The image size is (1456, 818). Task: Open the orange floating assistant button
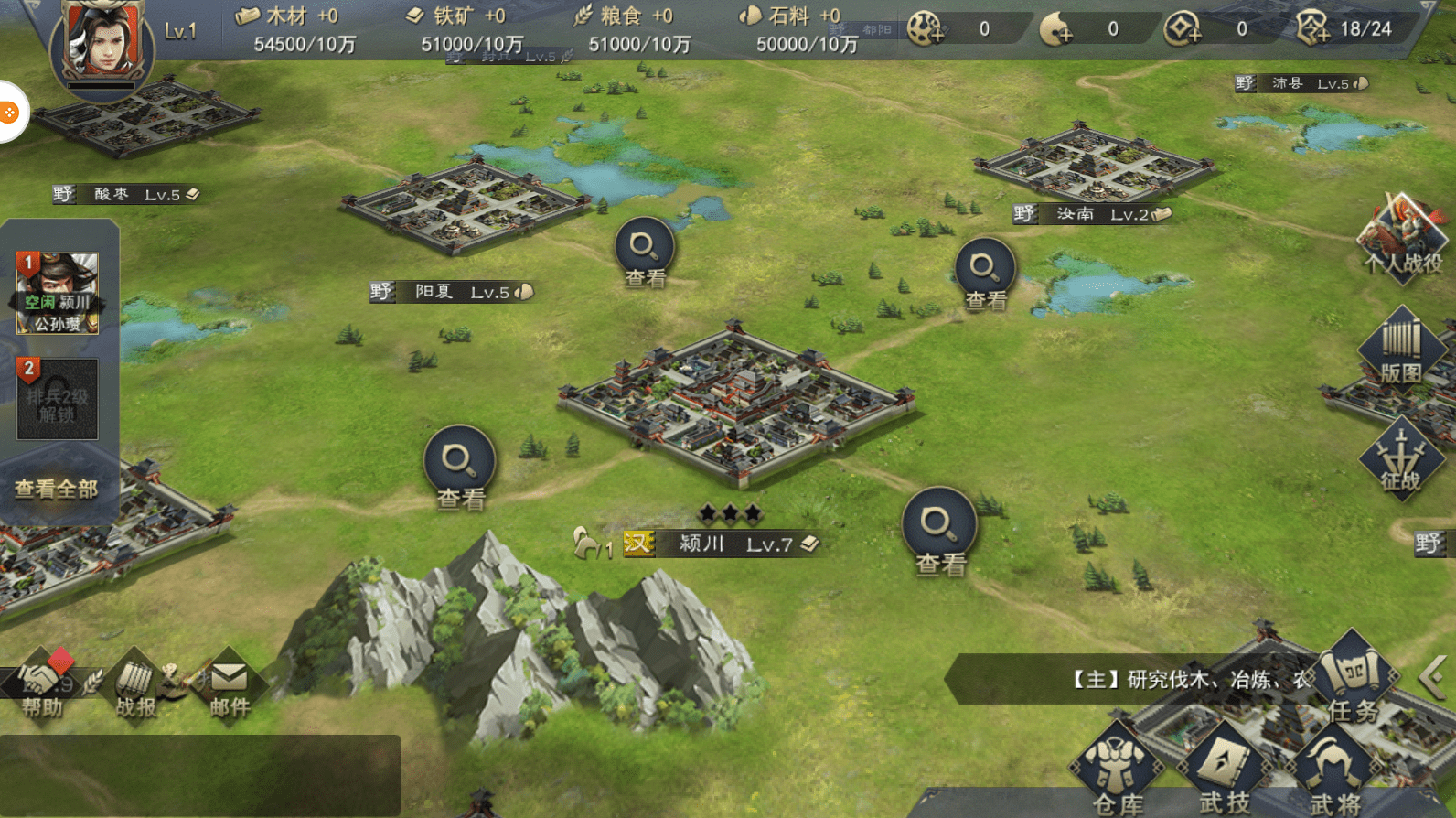coord(9,113)
